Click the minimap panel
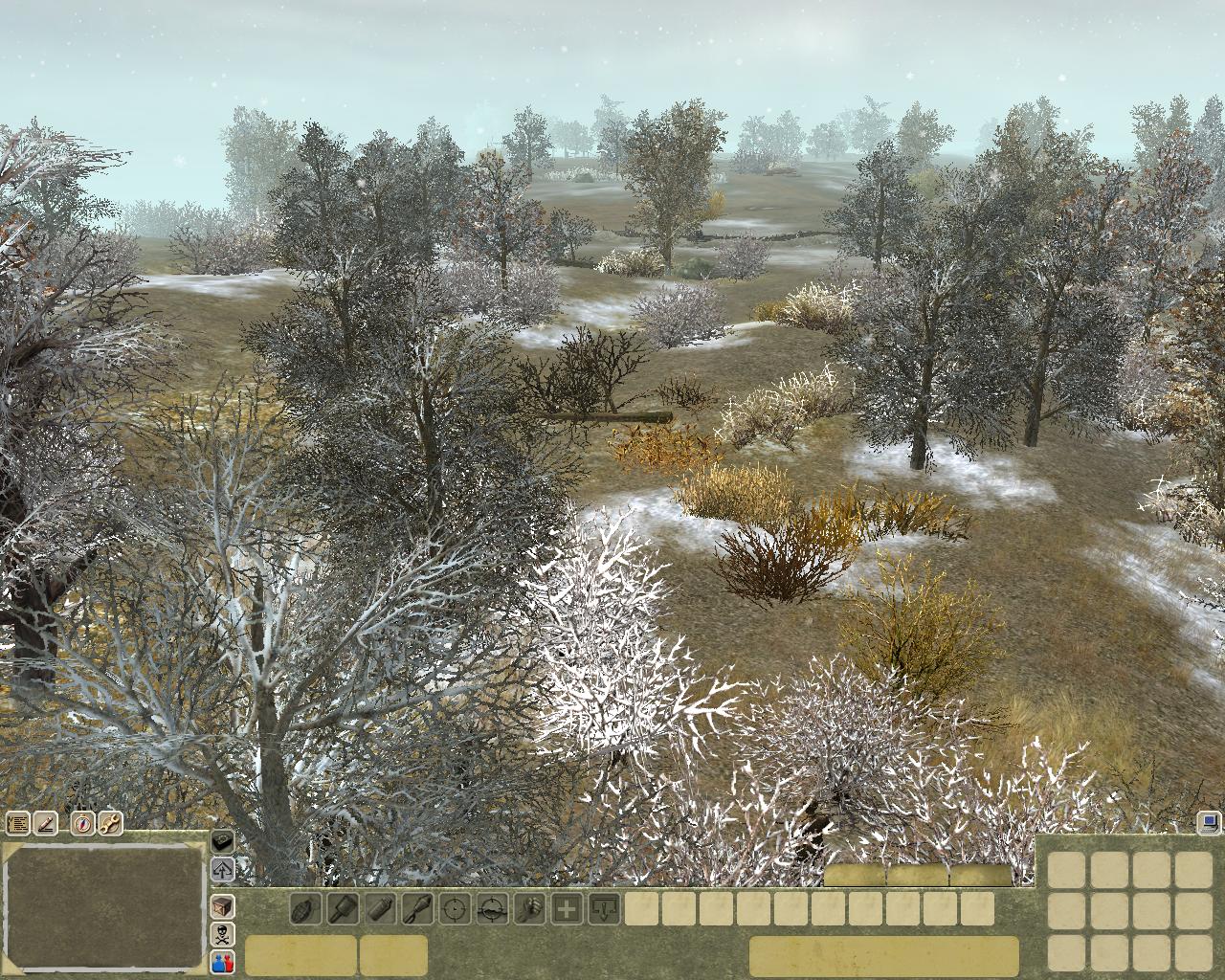This screenshot has height=980, width=1225. pyautogui.click(x=103, y=905)
